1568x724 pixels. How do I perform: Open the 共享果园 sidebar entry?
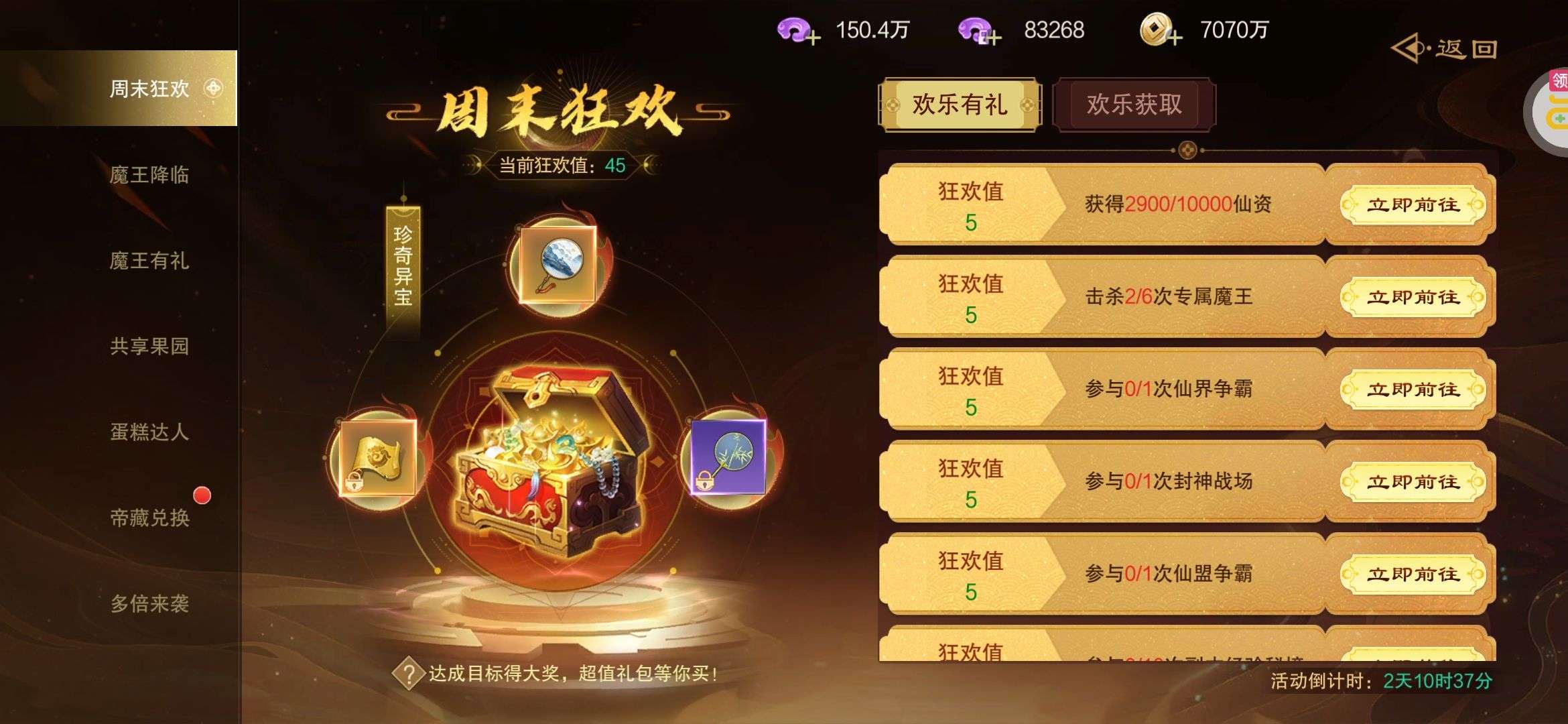pyautogui.click(x=149, y=347)
